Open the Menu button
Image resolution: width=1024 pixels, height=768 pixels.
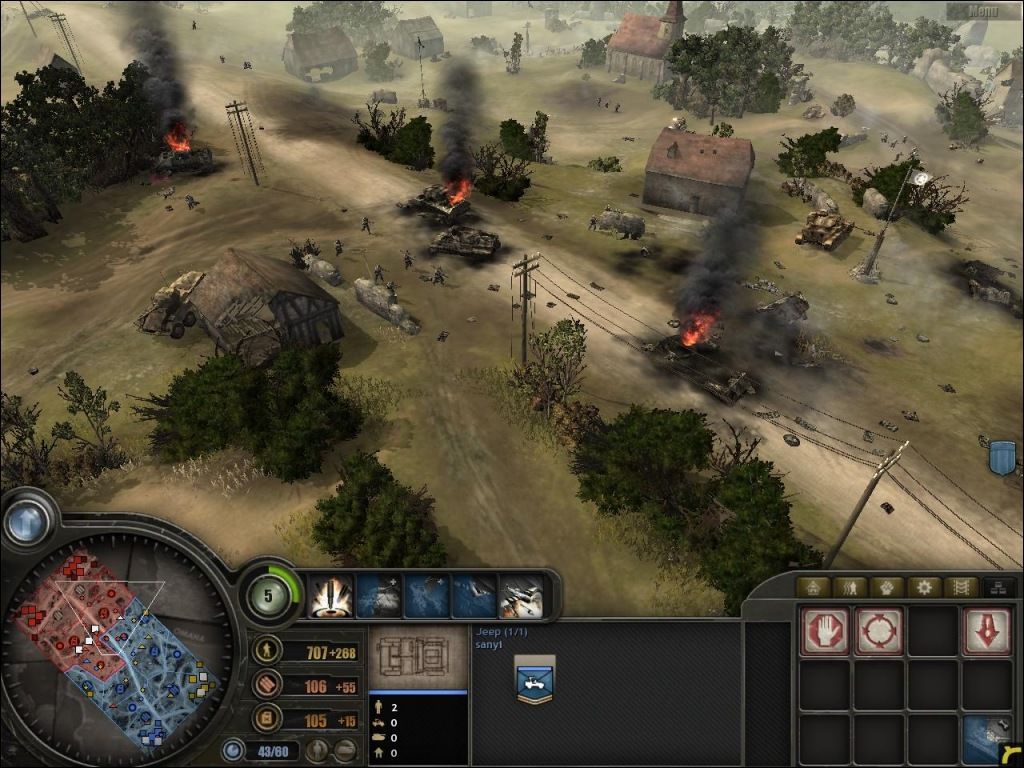click(x=983, y=11)
